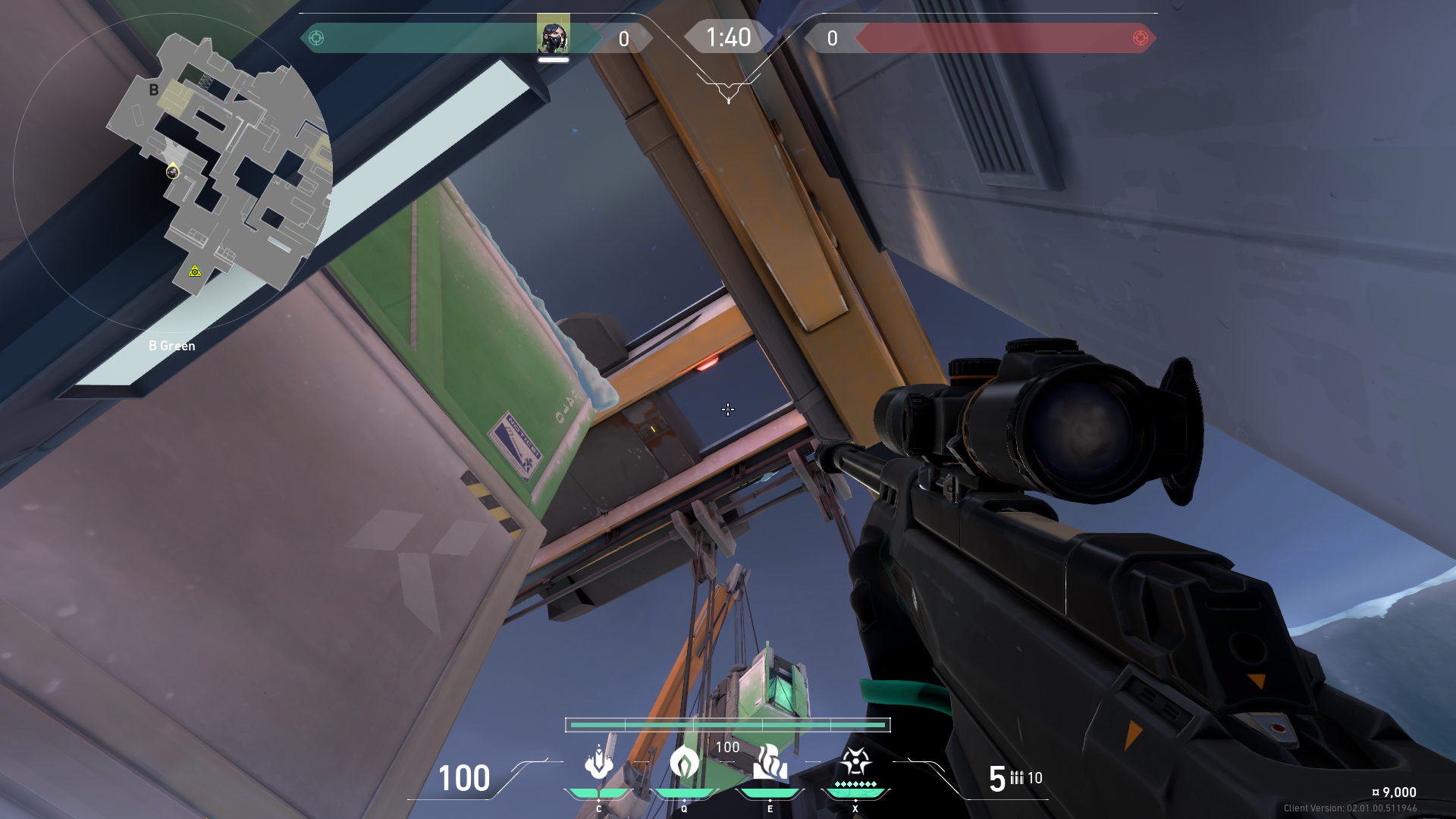Choose the Toxic Screen ability icon

(x=770, y=764)
